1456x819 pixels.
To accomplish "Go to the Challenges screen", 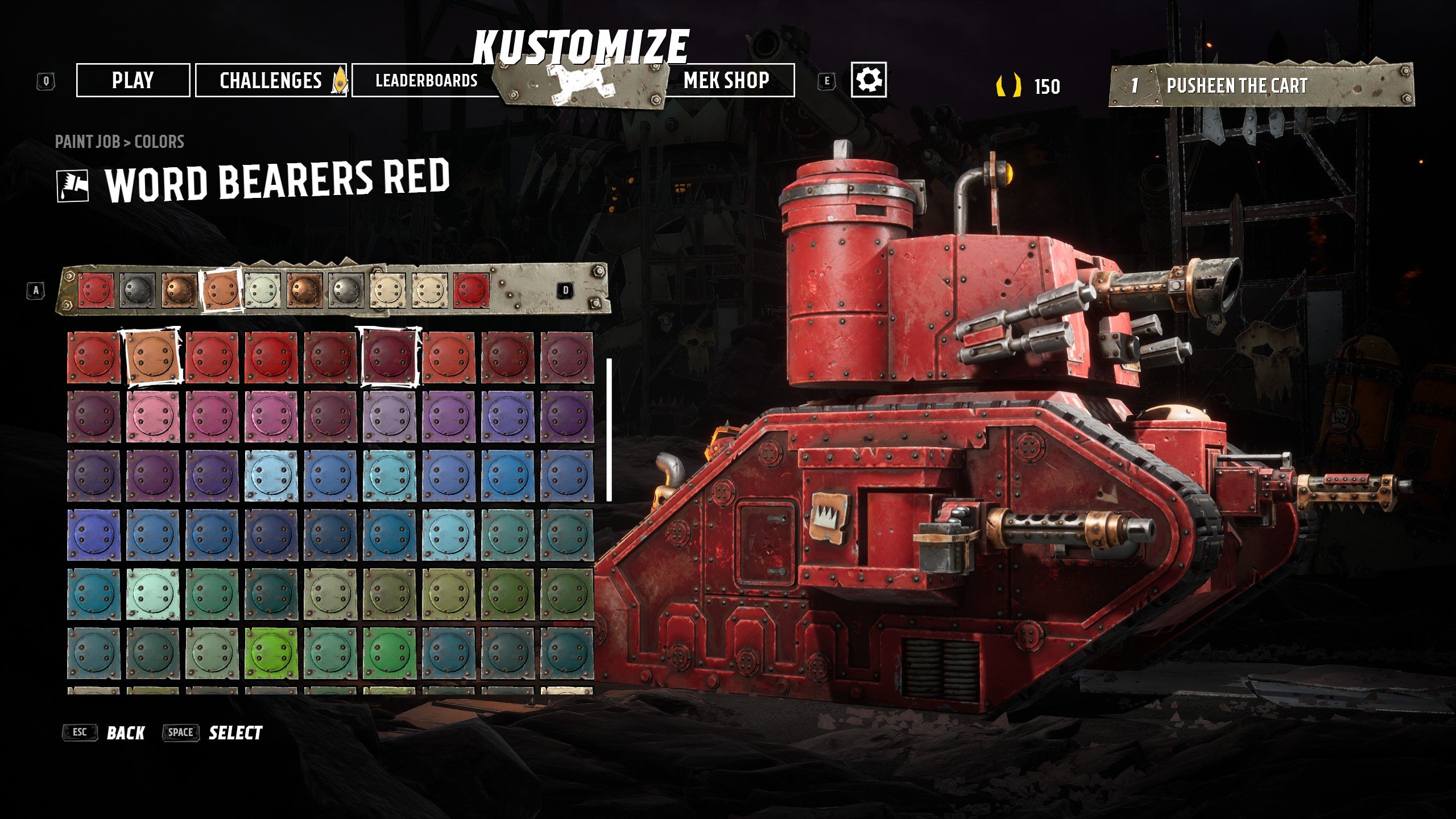I will pyautogui.click(x=271, y=80).
